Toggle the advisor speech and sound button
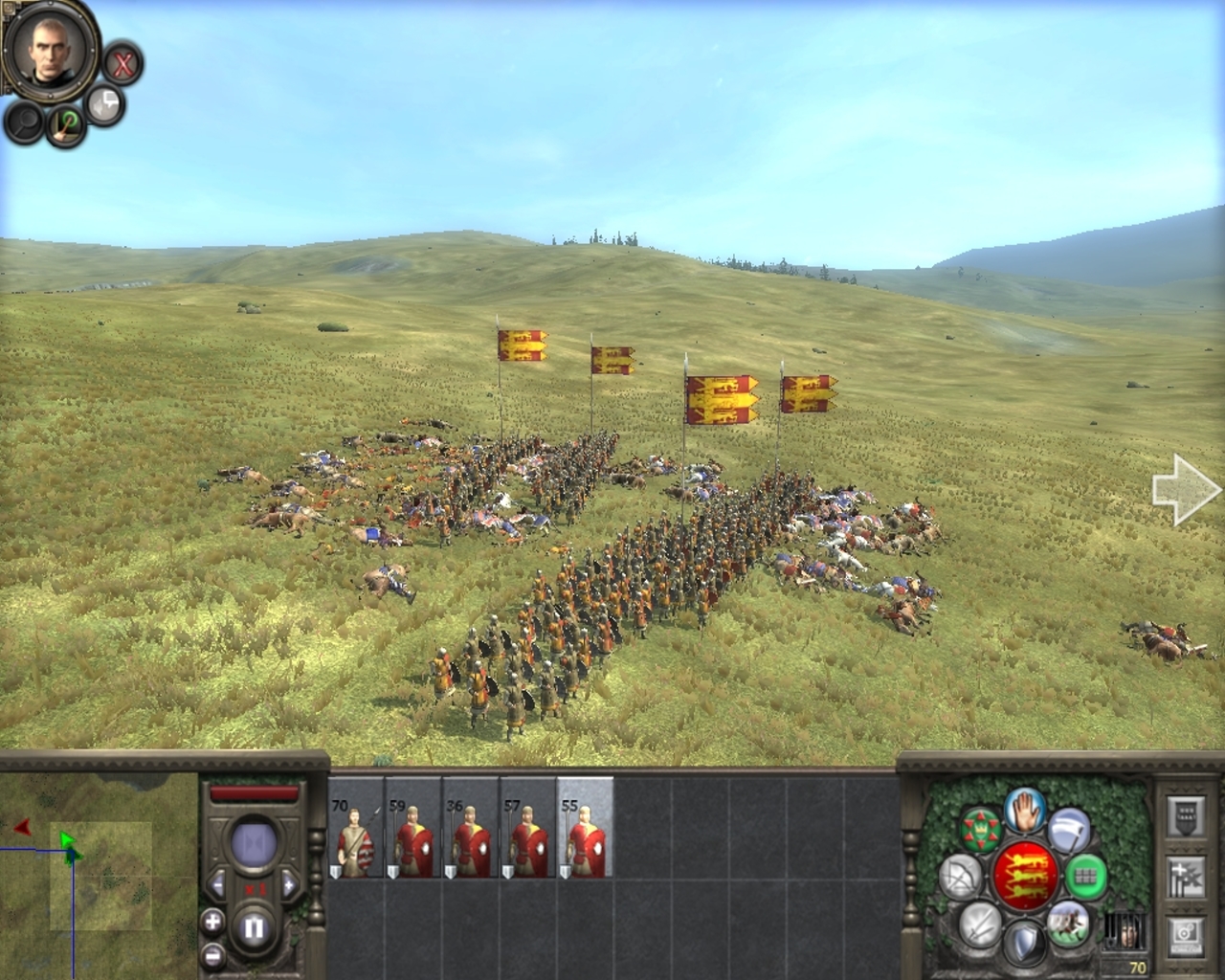The width and height of the screenshot is (1225, 980). (x=103, y=105)
